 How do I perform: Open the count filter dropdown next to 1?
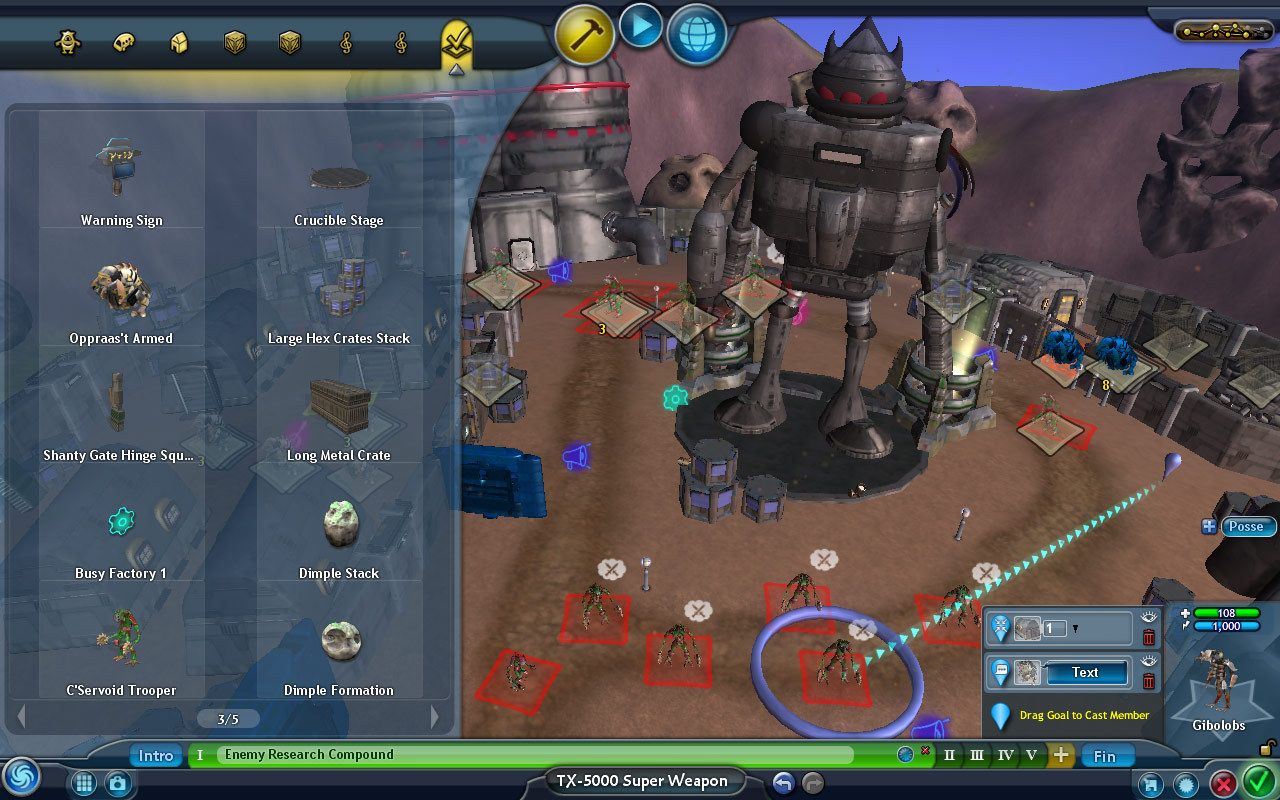coord(1076,628)
